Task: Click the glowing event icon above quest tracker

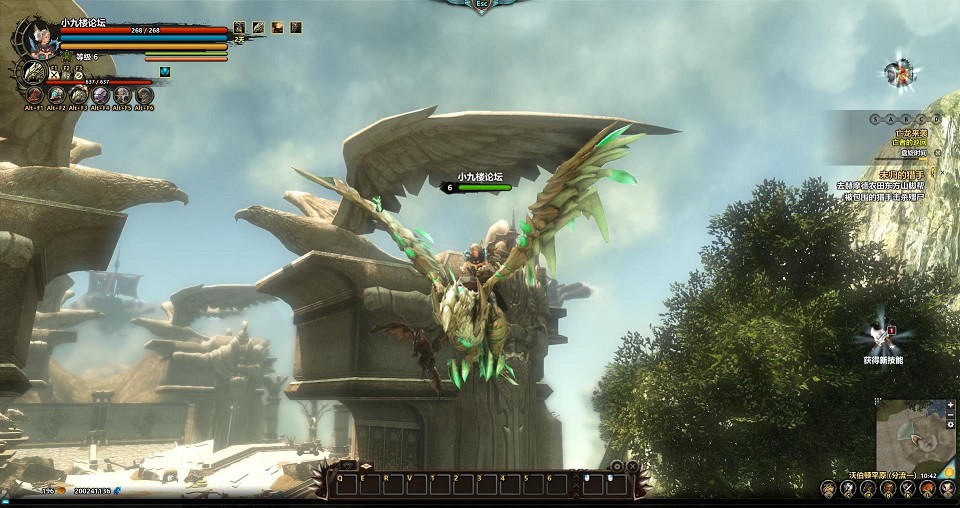Action: pyautogui.click(x=899, y=72)
